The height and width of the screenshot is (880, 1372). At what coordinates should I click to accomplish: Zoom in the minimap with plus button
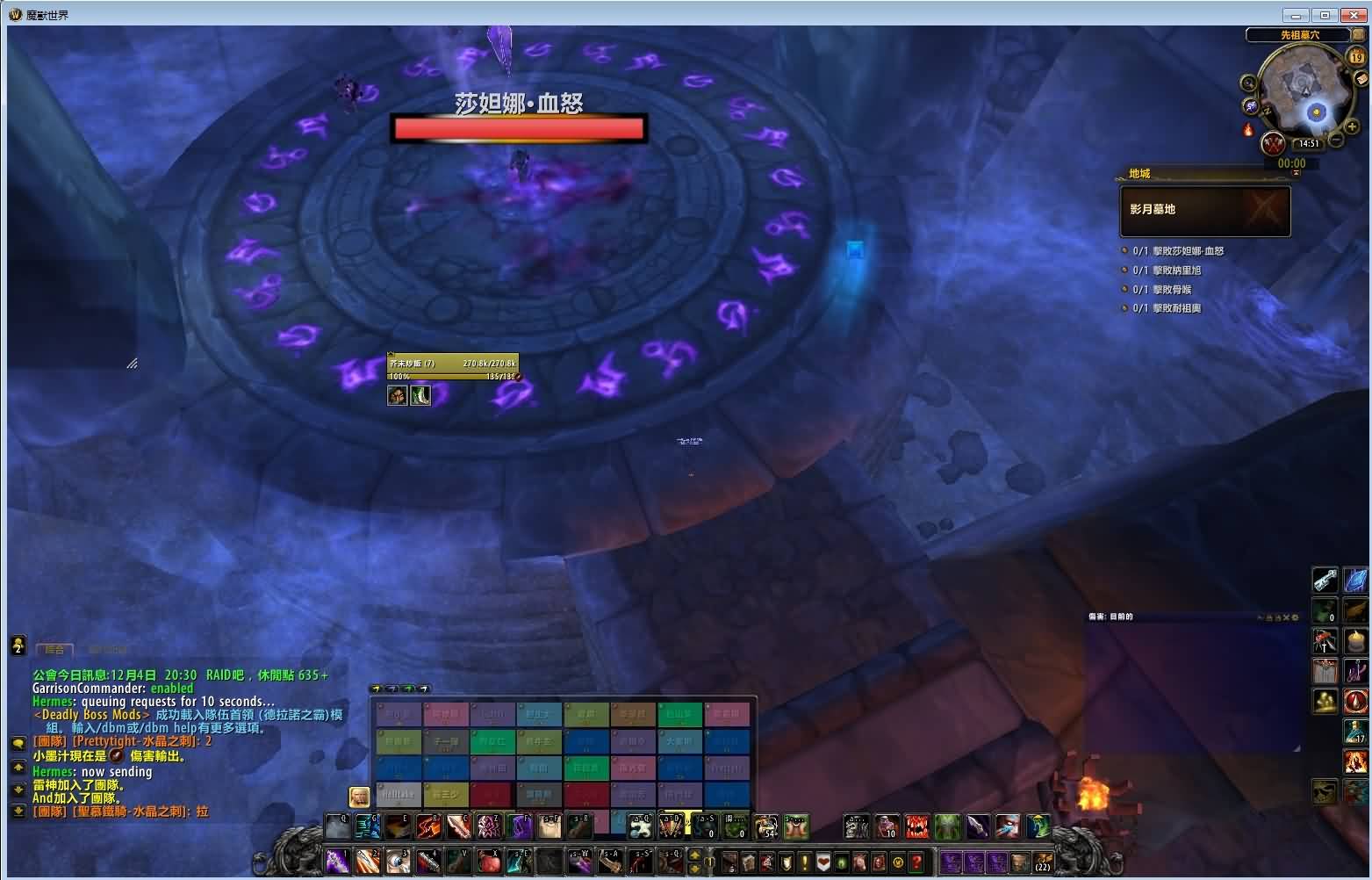tap(1353, 126)
